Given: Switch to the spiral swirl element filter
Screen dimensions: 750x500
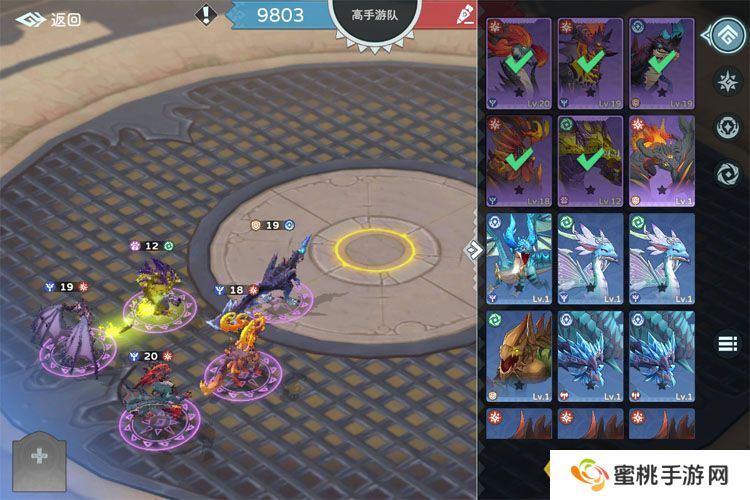Looking at the screenshot, I should (727, 174).
